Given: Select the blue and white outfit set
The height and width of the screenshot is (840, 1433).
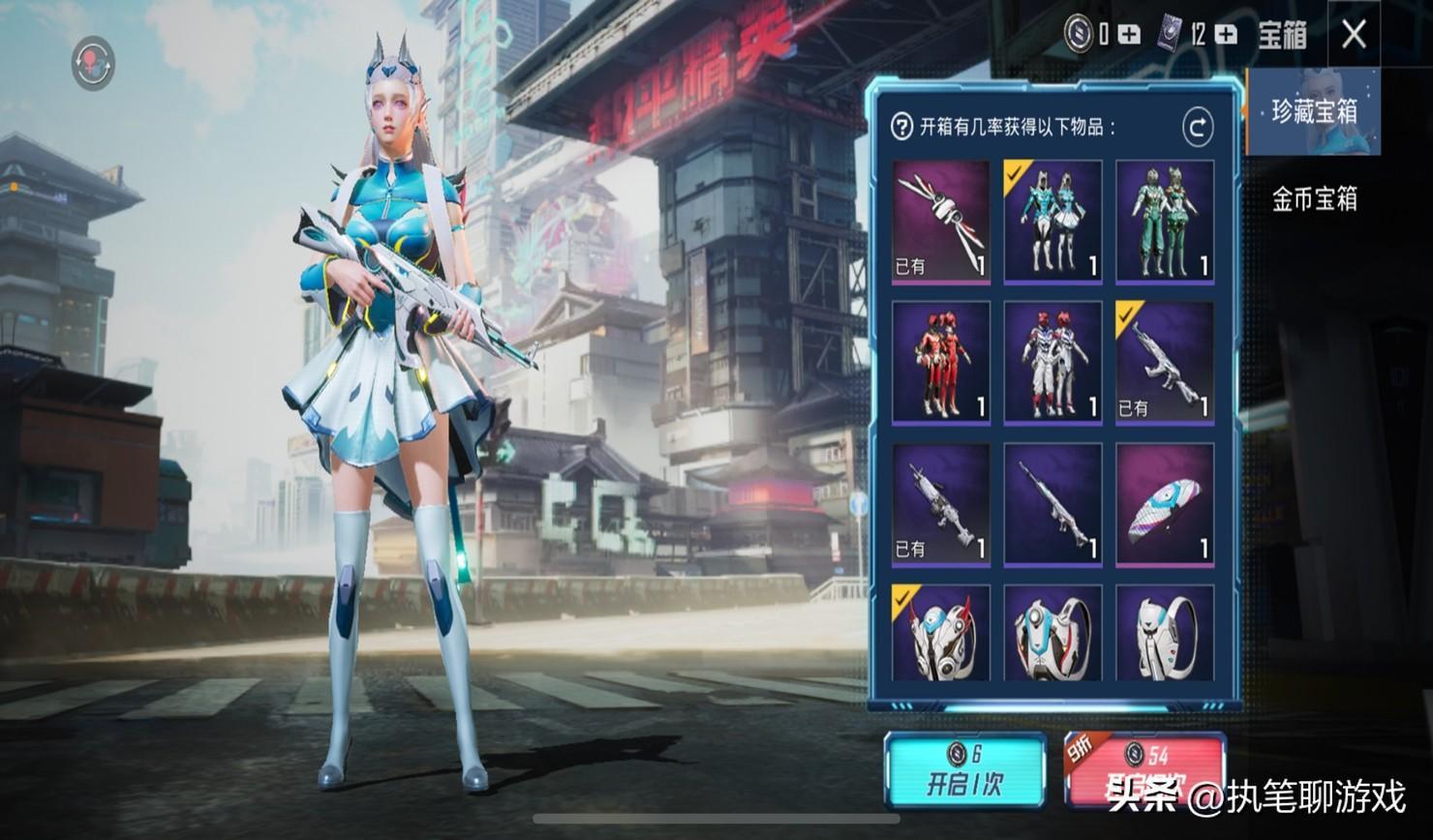Looking at the screenshot, I should 1052,222.
